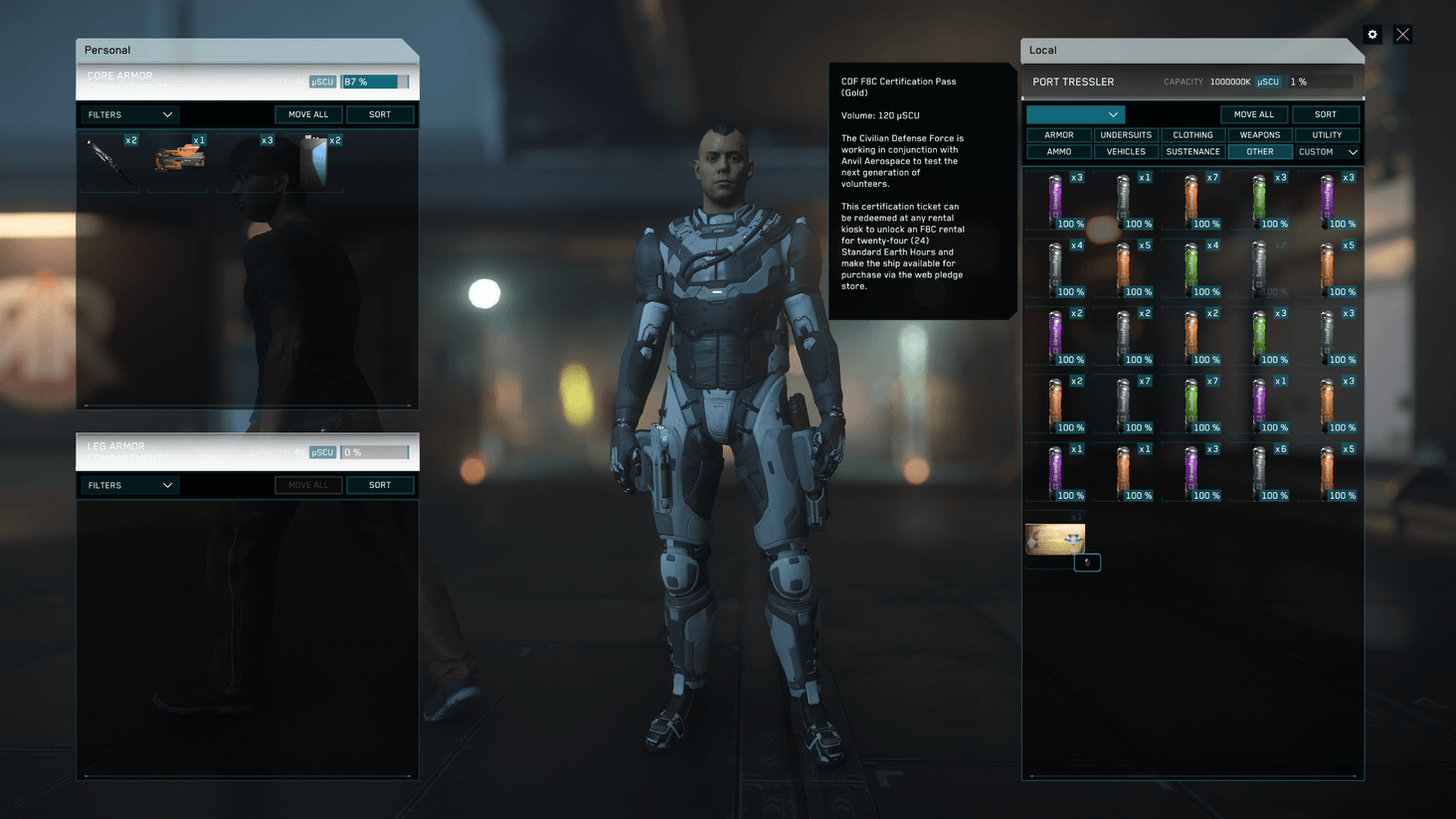Sort the Leg Armor container
This screenshot has height=819, width=1456.
pos(380,485)
